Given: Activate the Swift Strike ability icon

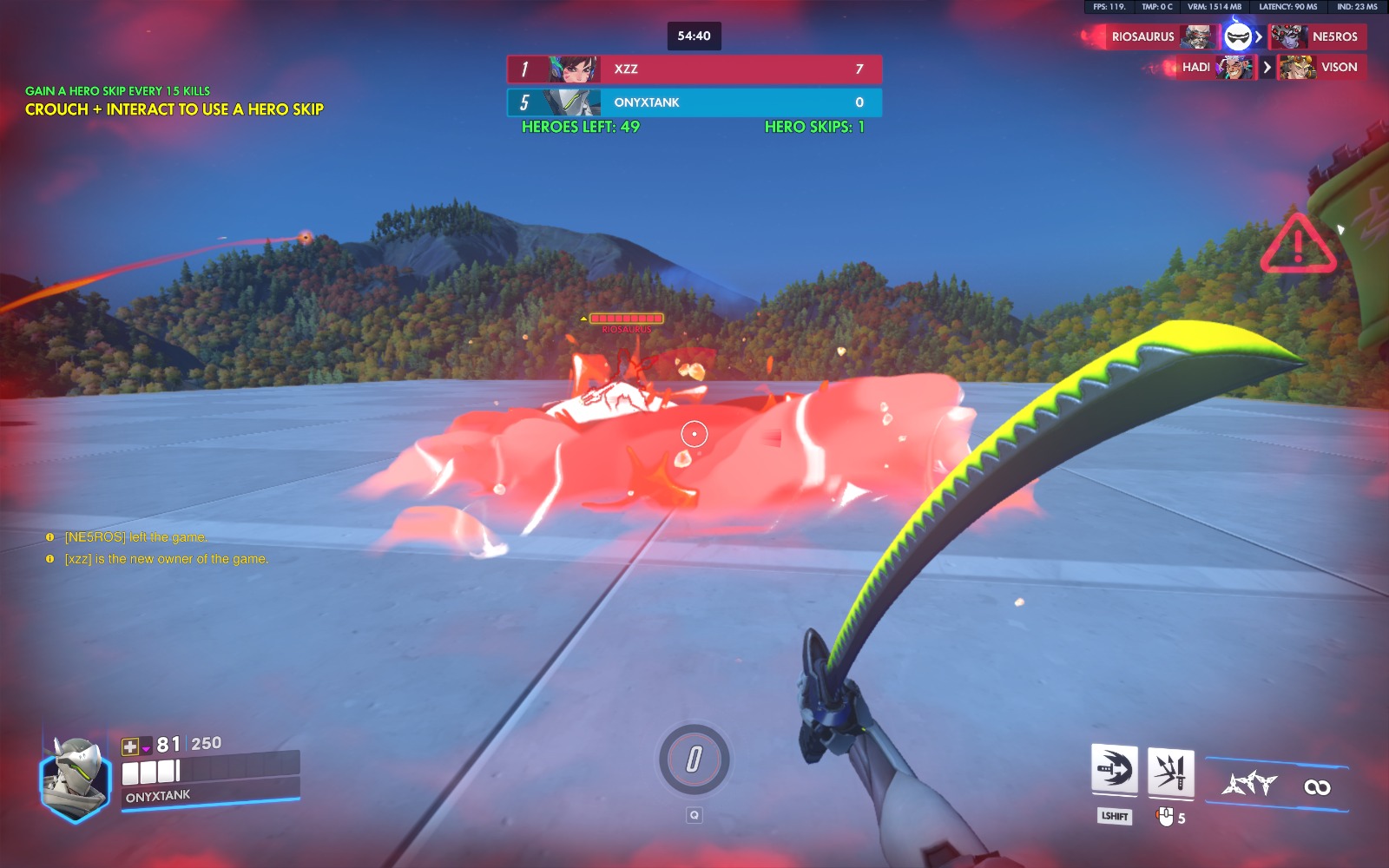Looking at the screenshot, I should click(x=1114, y=769).
